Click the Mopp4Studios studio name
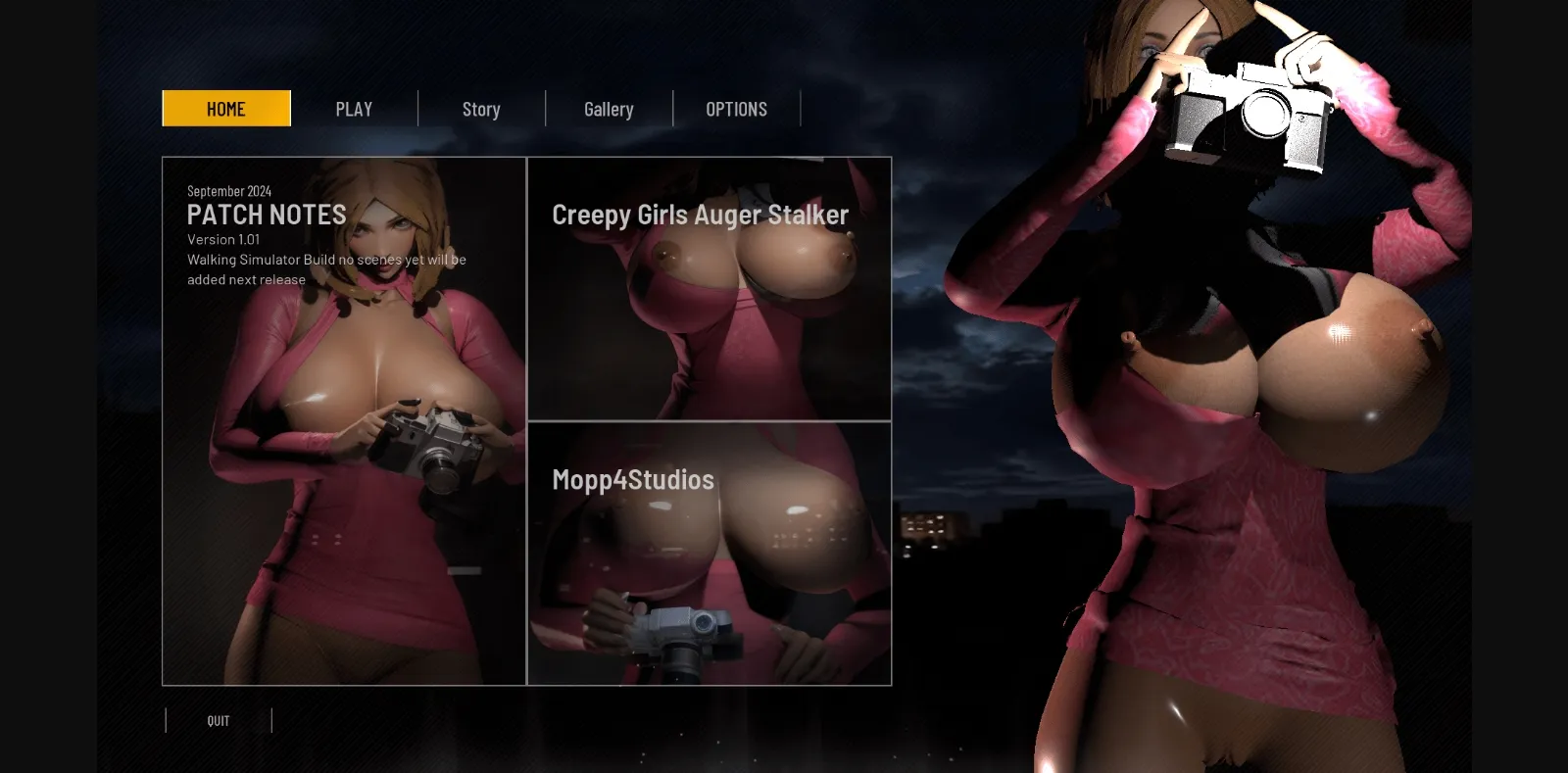 [633, 480]
